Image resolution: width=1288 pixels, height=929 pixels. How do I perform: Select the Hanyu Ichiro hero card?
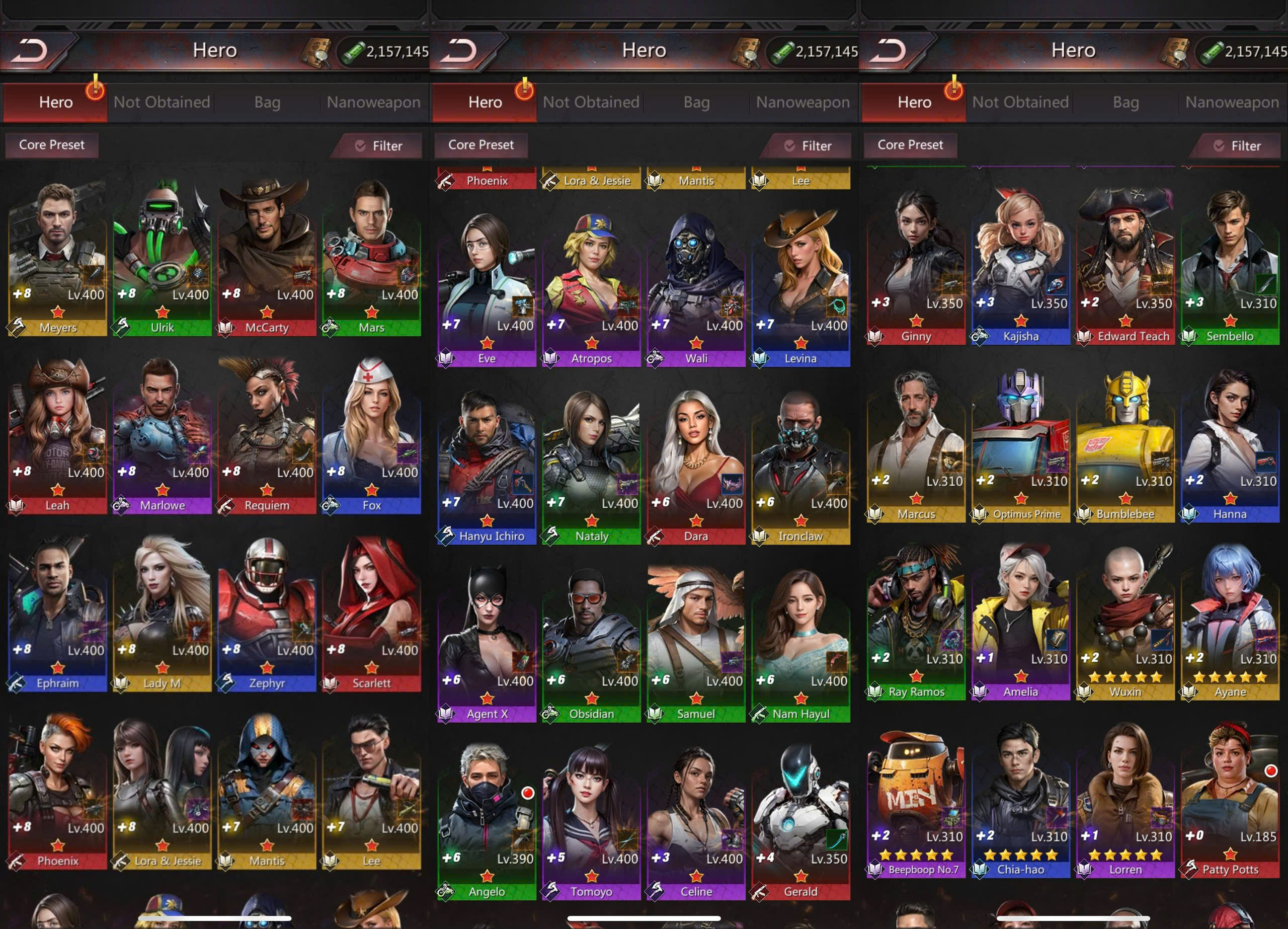click(487, 465)
